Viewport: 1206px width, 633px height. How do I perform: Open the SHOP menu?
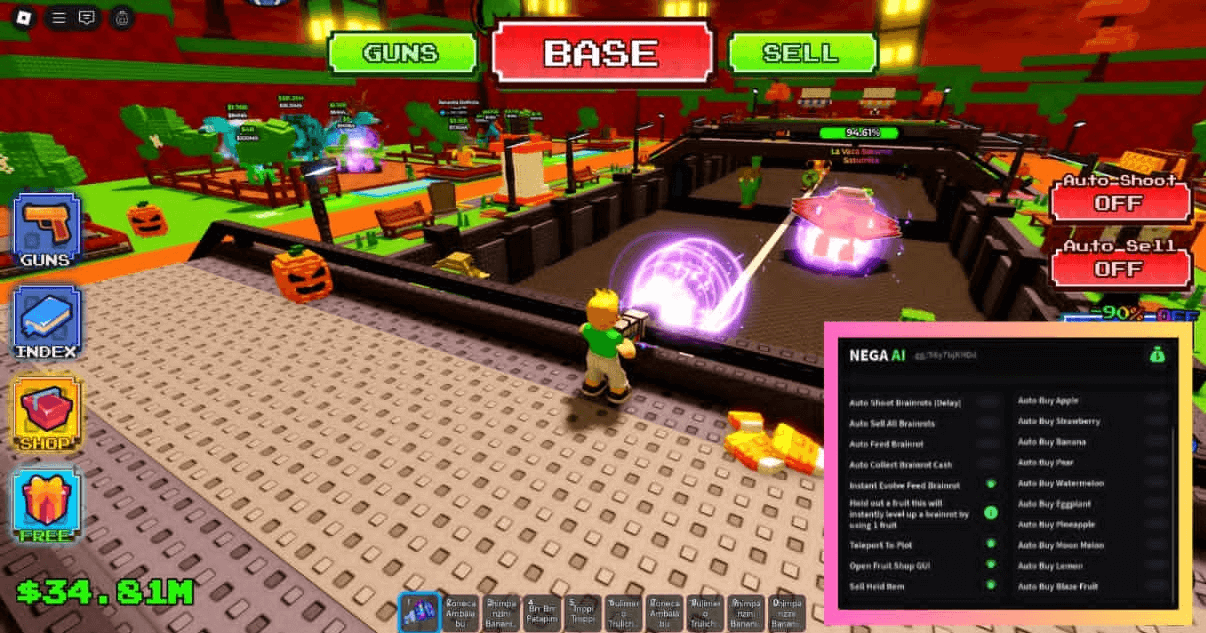[46, 413]
